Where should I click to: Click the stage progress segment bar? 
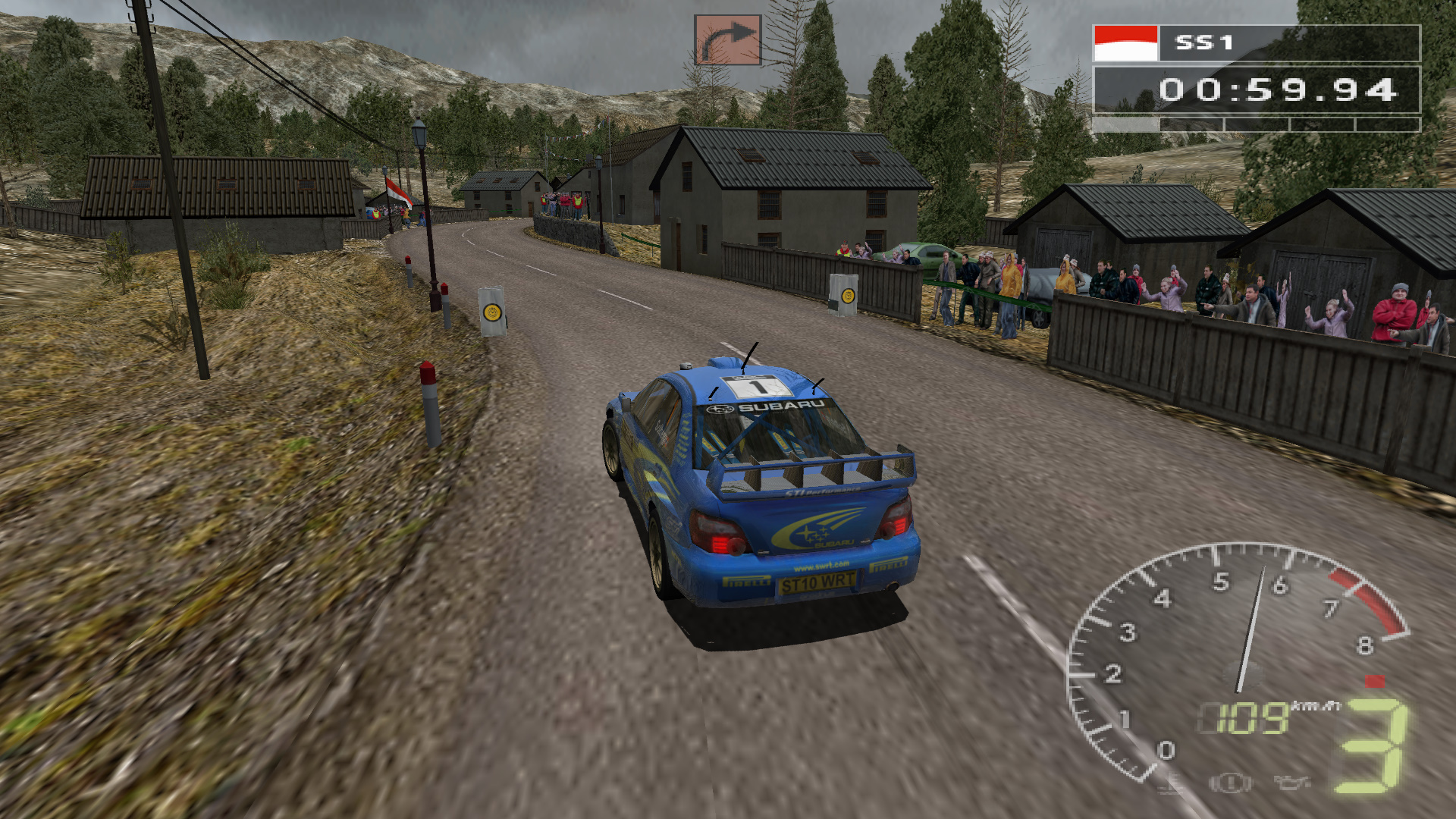(1256, 124)
